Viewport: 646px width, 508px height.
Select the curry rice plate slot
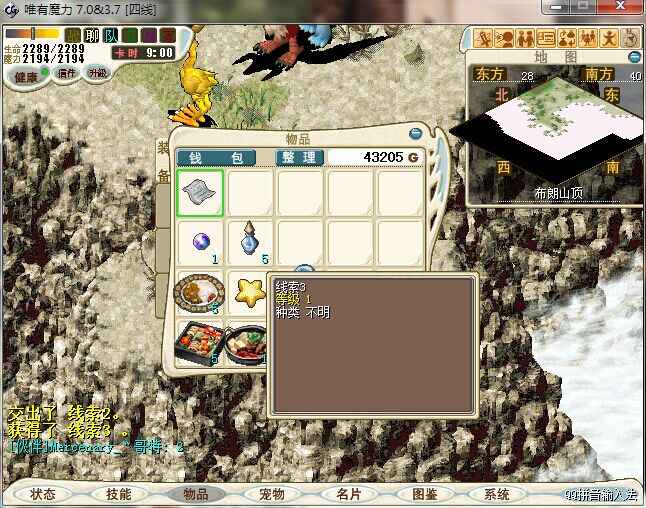click(198, 292)
